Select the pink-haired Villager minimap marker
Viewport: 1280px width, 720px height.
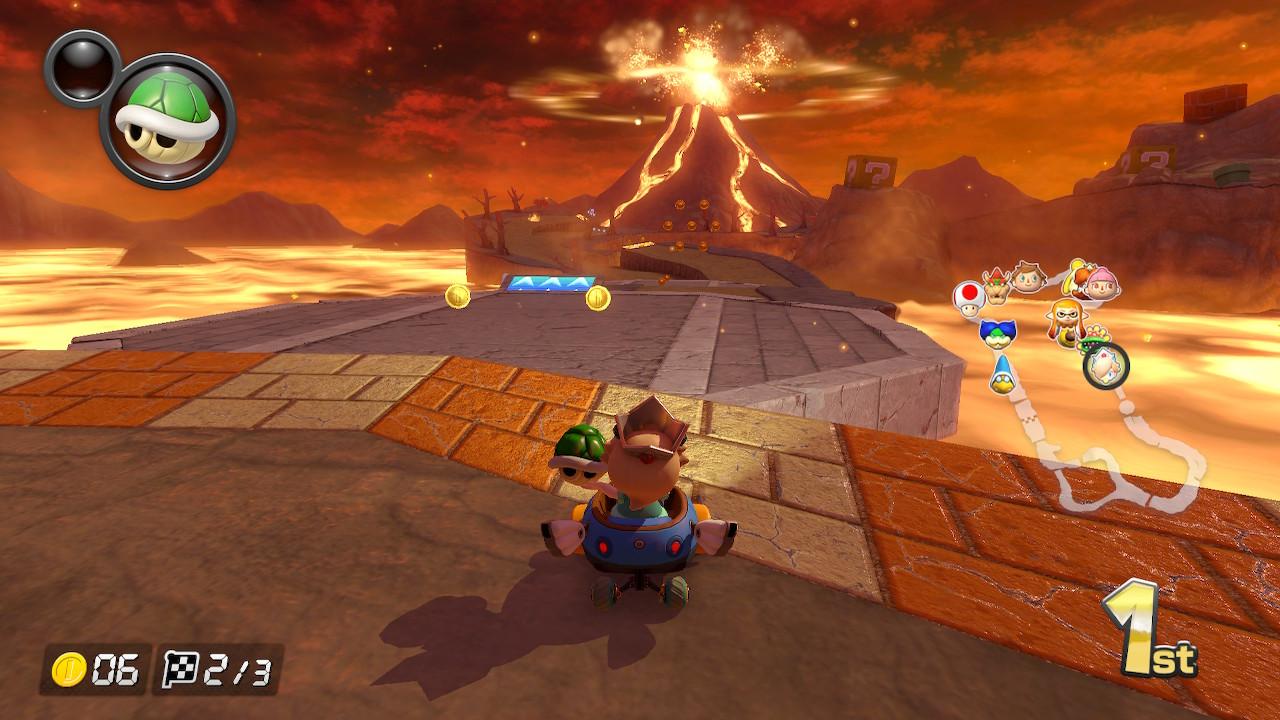point(1103,283)
